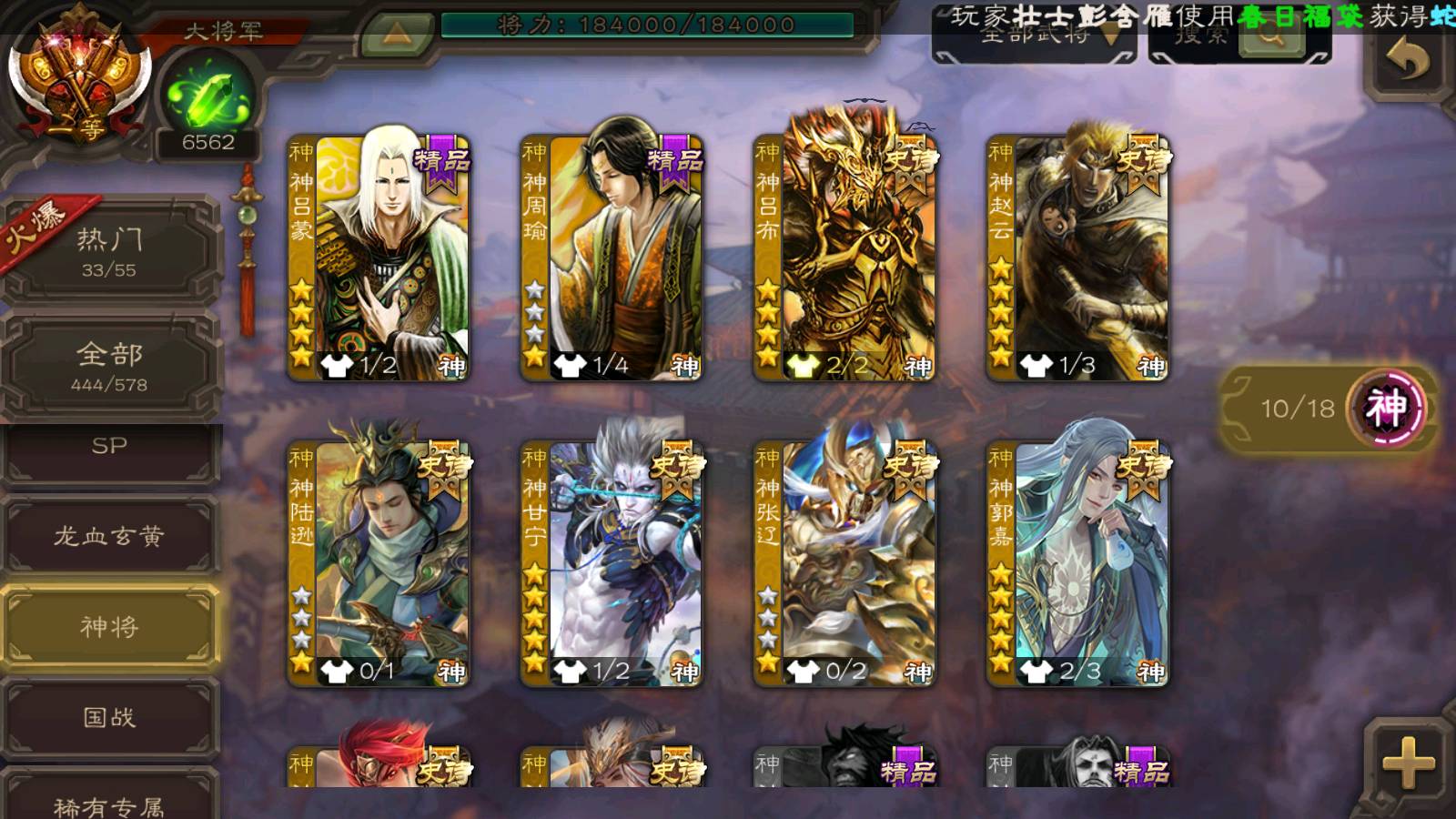This screenshot has height=819, width=1456.
Task: Switch to the 神将 tab
Action: tap(109, 627)
